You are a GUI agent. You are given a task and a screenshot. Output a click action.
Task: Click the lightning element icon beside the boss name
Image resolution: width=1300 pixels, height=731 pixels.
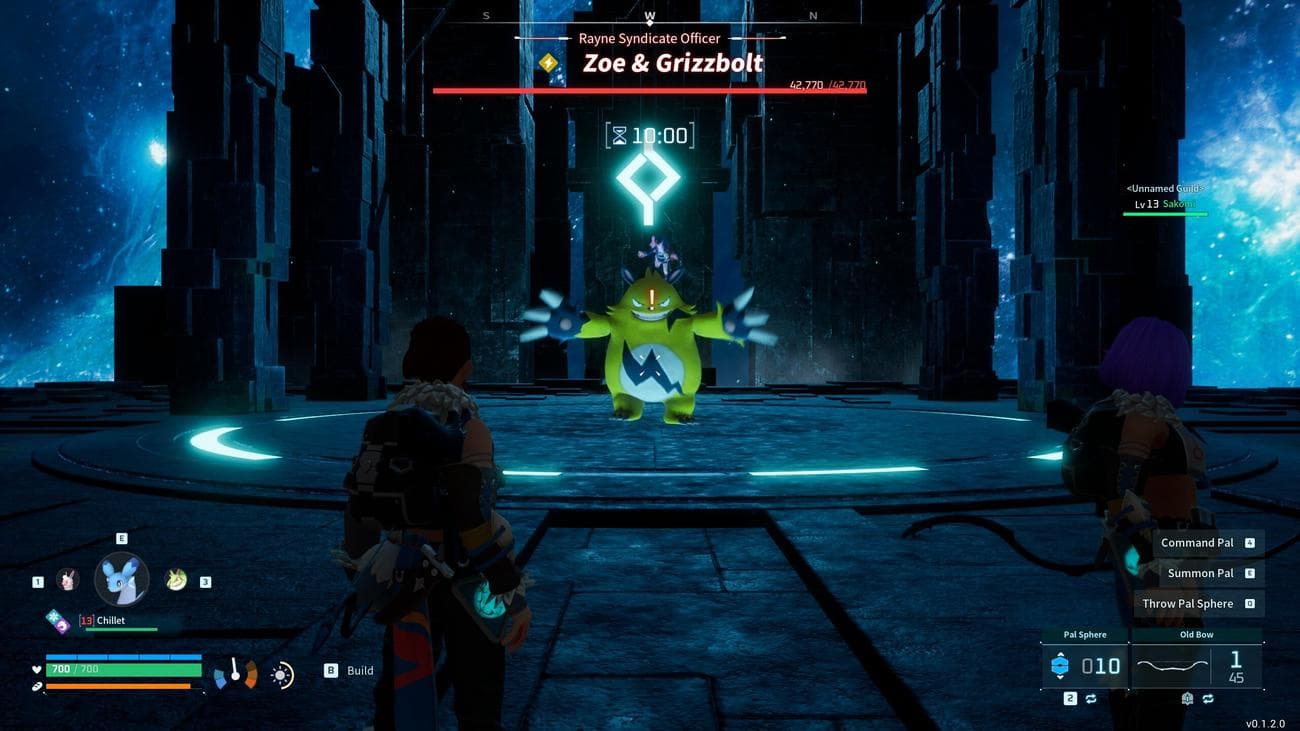(x=548, y=63)
